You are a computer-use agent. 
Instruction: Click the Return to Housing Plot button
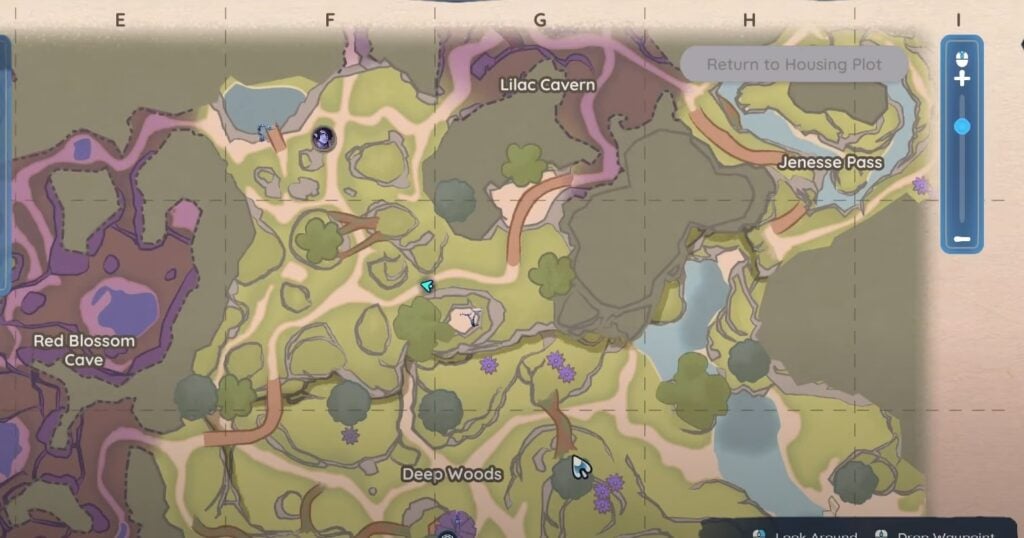coord(794,64)
